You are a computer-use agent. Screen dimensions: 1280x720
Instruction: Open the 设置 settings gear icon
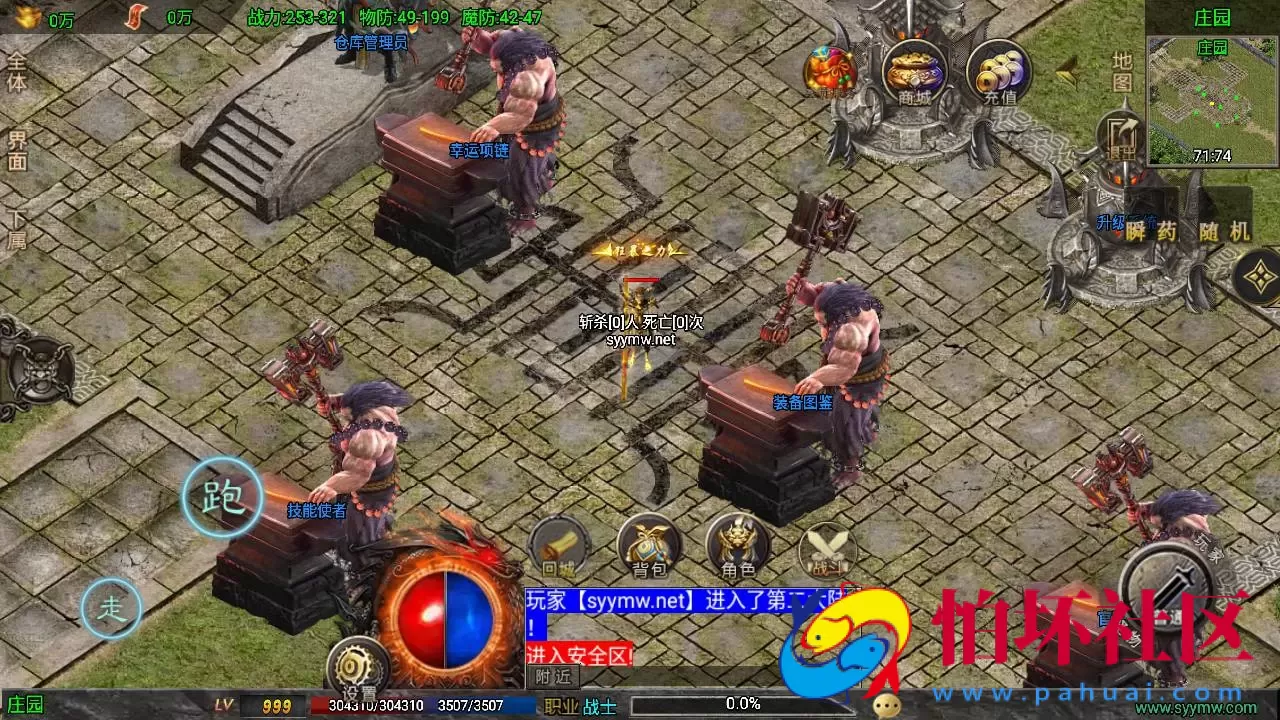pyautogui.click(x=355, y=664)
